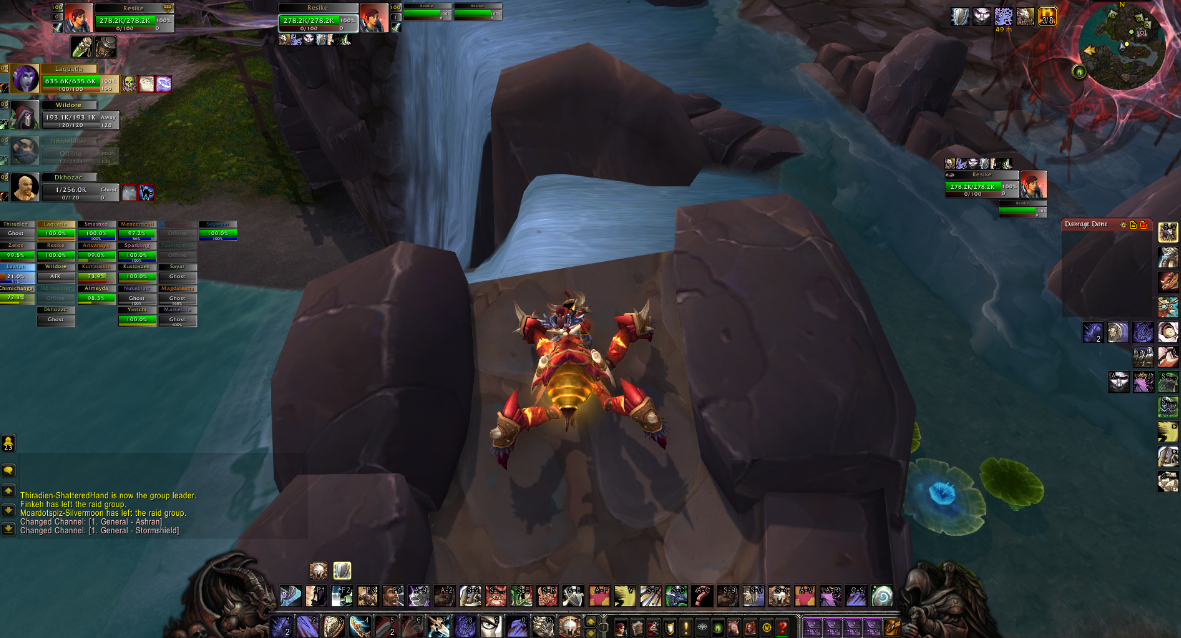This screenshot has height=638, width=1181.
Task: Target party member Laquedia's portrait
Action: 25,79
